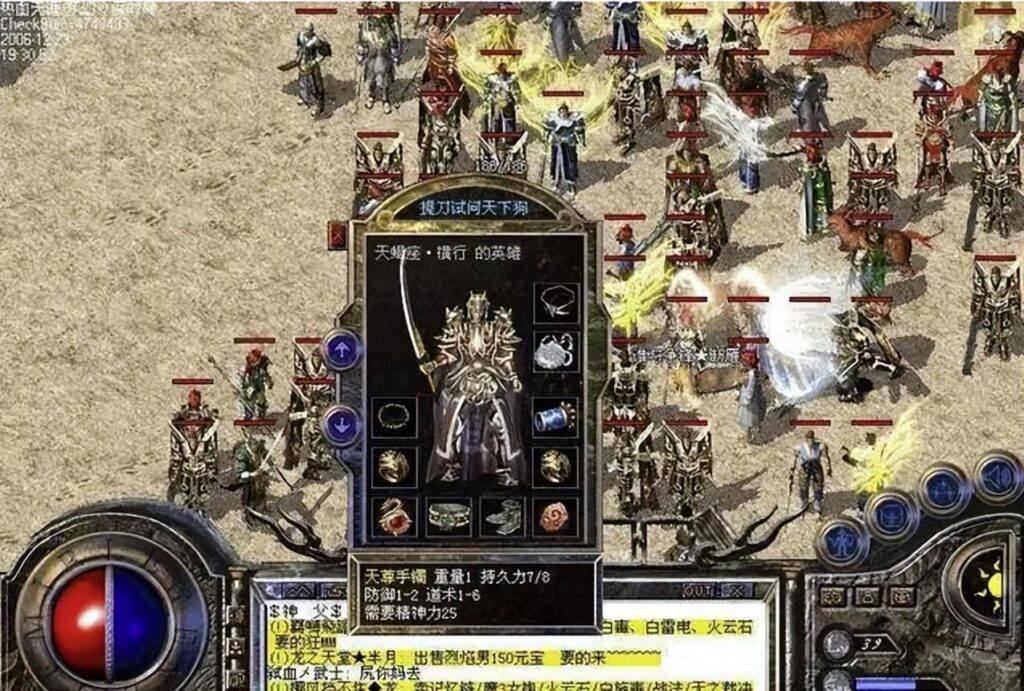Select the equipped necklace slot

pos(555,302)
